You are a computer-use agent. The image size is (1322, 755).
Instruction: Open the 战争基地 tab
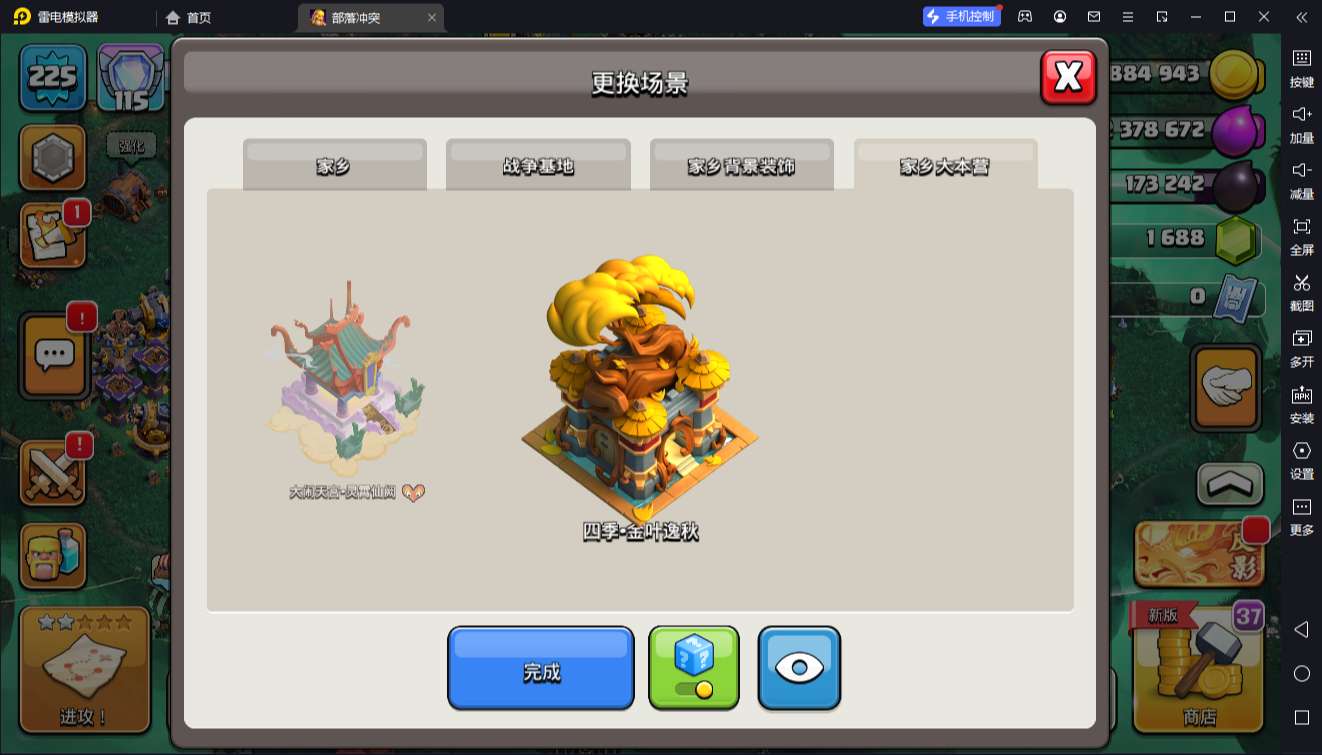click(x=538, y=165)
